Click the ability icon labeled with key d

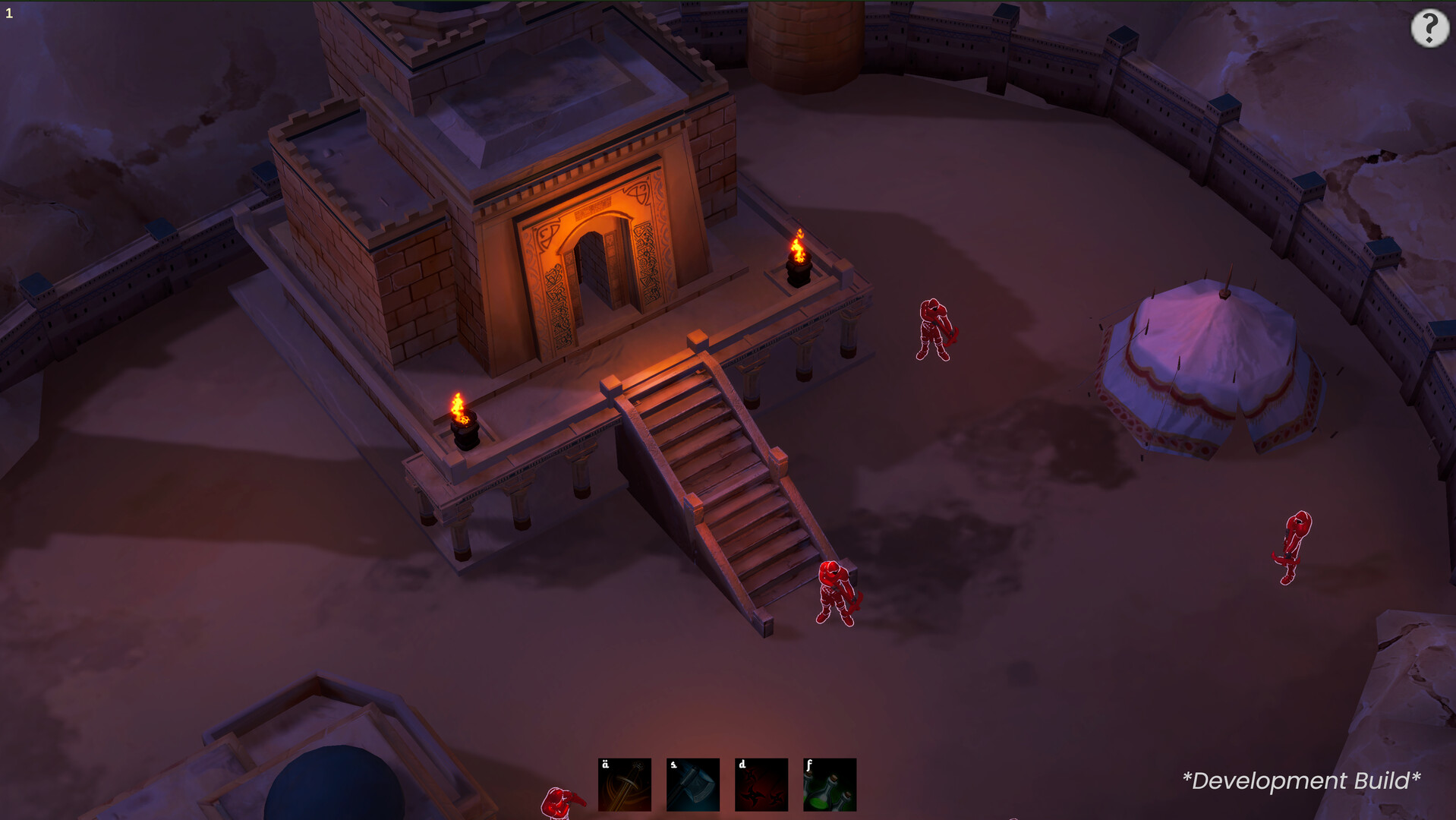click(x=761, y=784)
